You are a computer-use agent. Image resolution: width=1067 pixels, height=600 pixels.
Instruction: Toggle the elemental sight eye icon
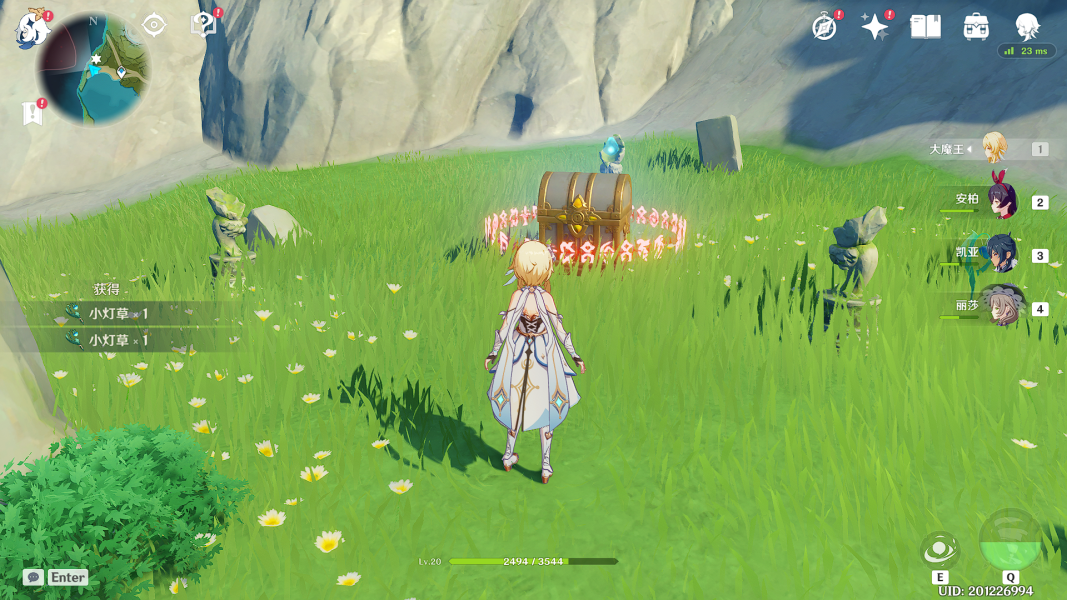point(154,25)
